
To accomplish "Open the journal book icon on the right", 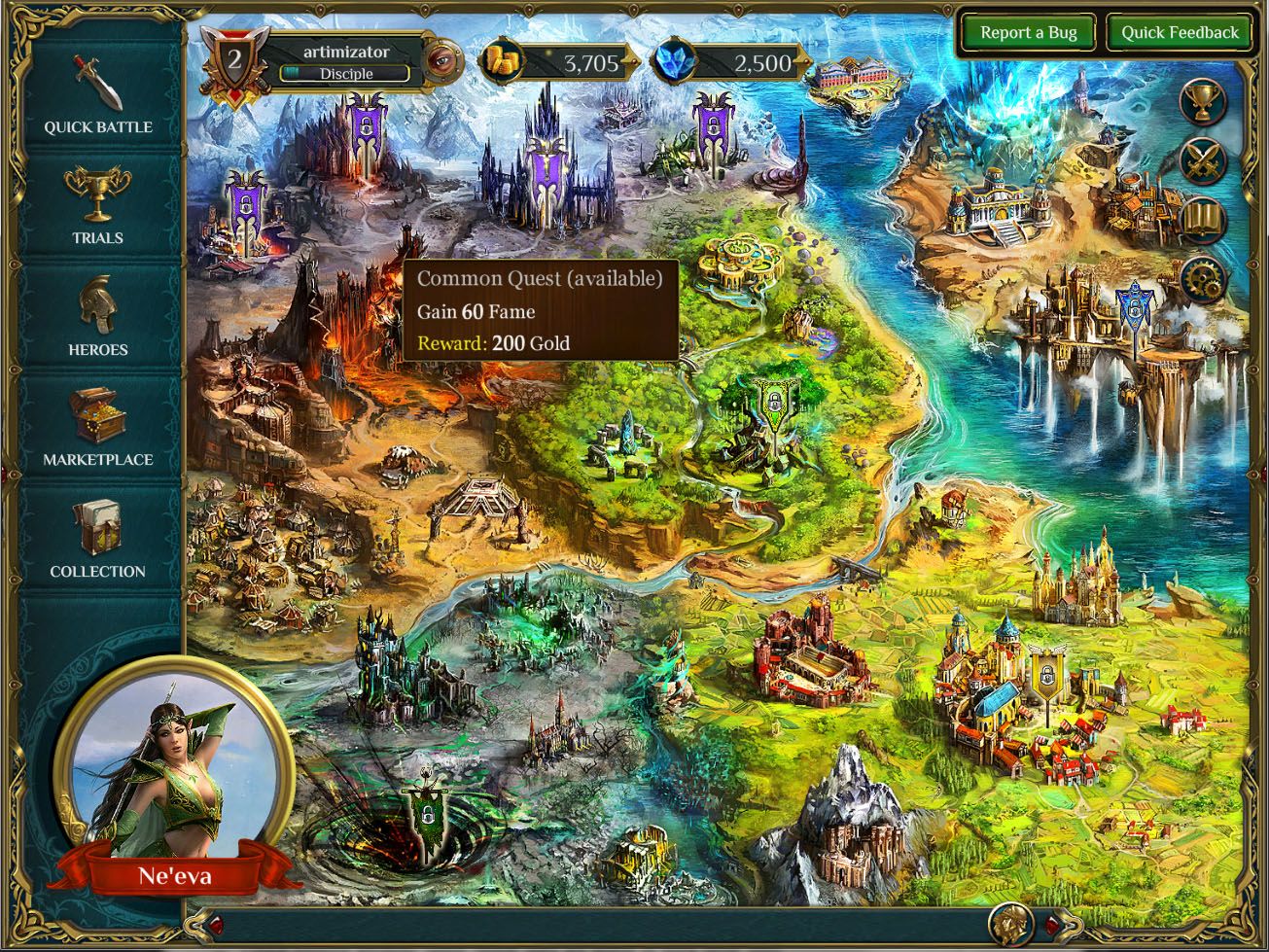I will pos(1202,219).
